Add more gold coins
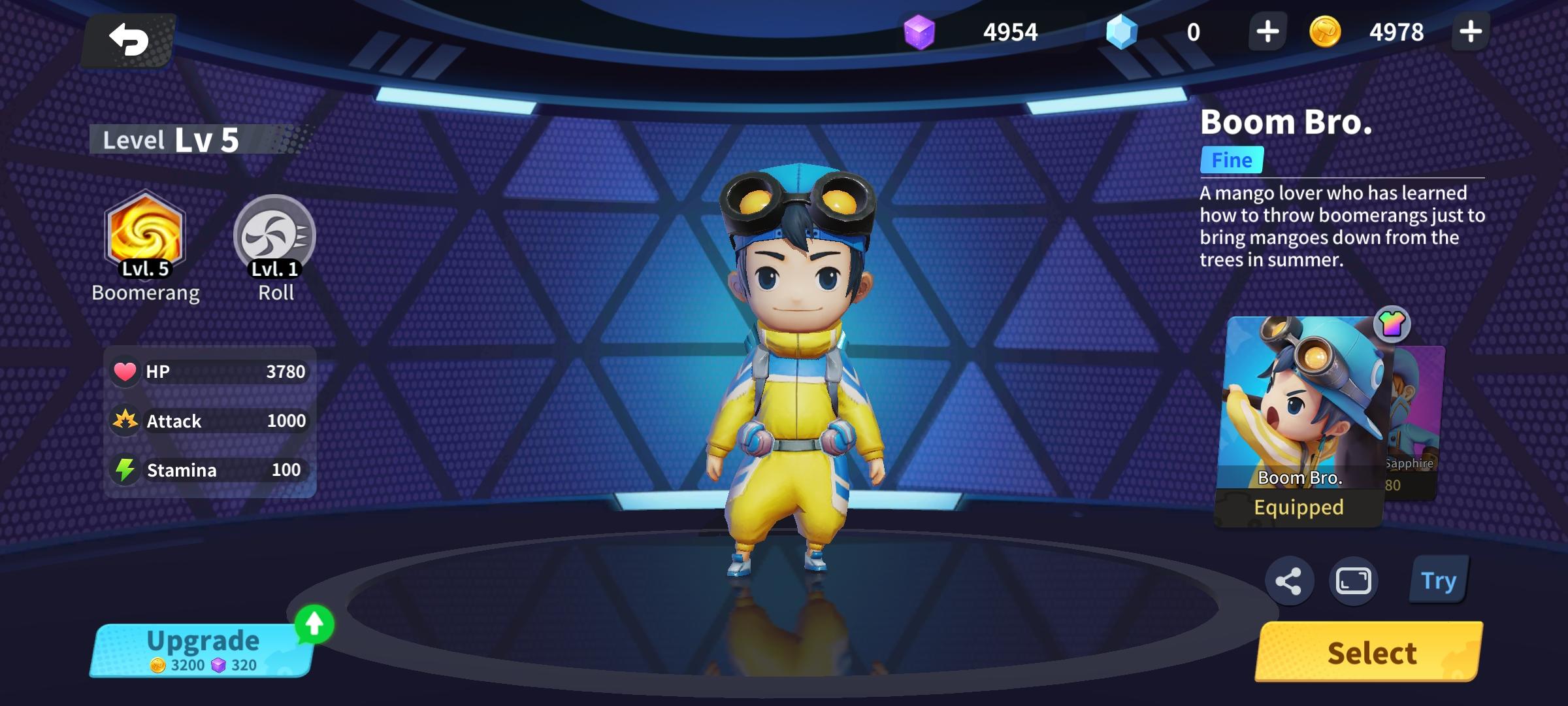The width and height of the screenshot is (1568, 706). [x=1470, y=31]
